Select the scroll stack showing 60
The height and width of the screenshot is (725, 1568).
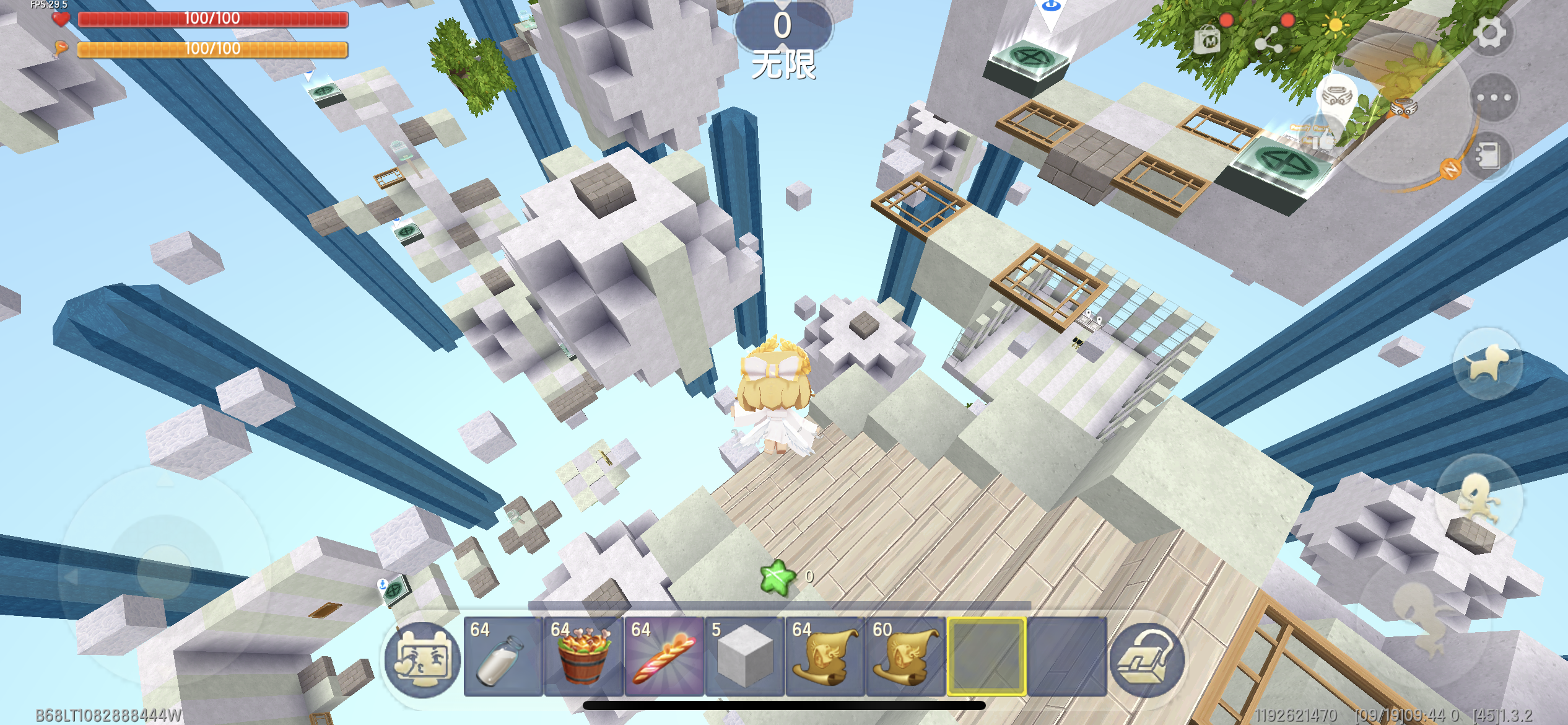click(x=905, y=657)
